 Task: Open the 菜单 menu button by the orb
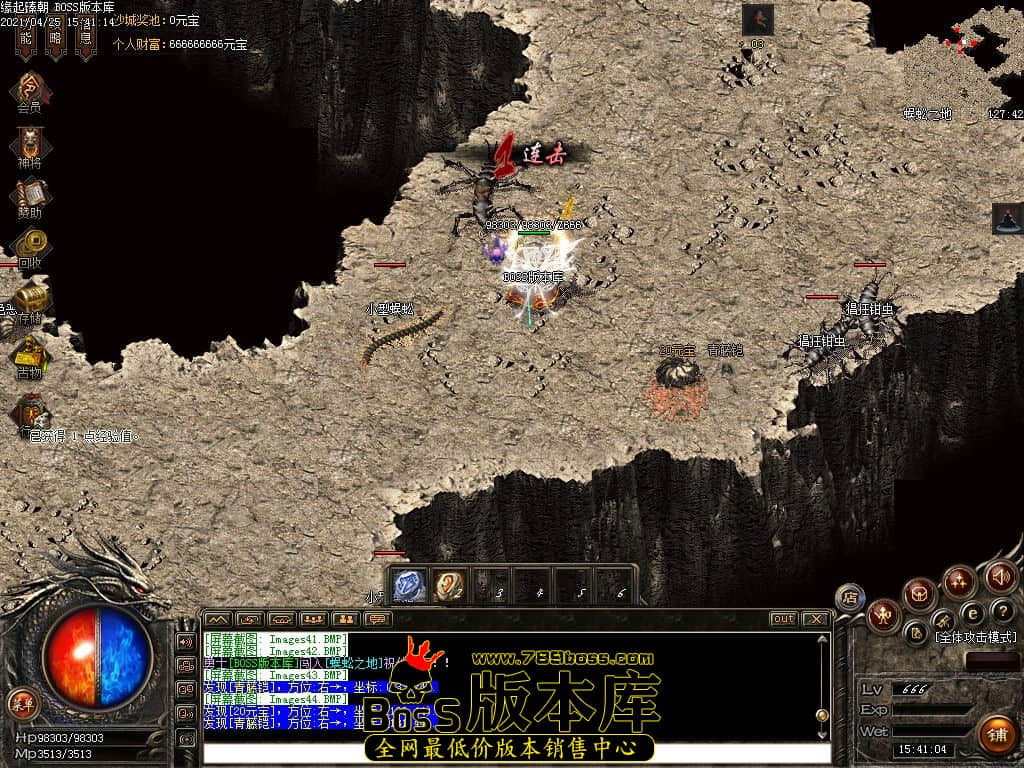pos(22,704)
